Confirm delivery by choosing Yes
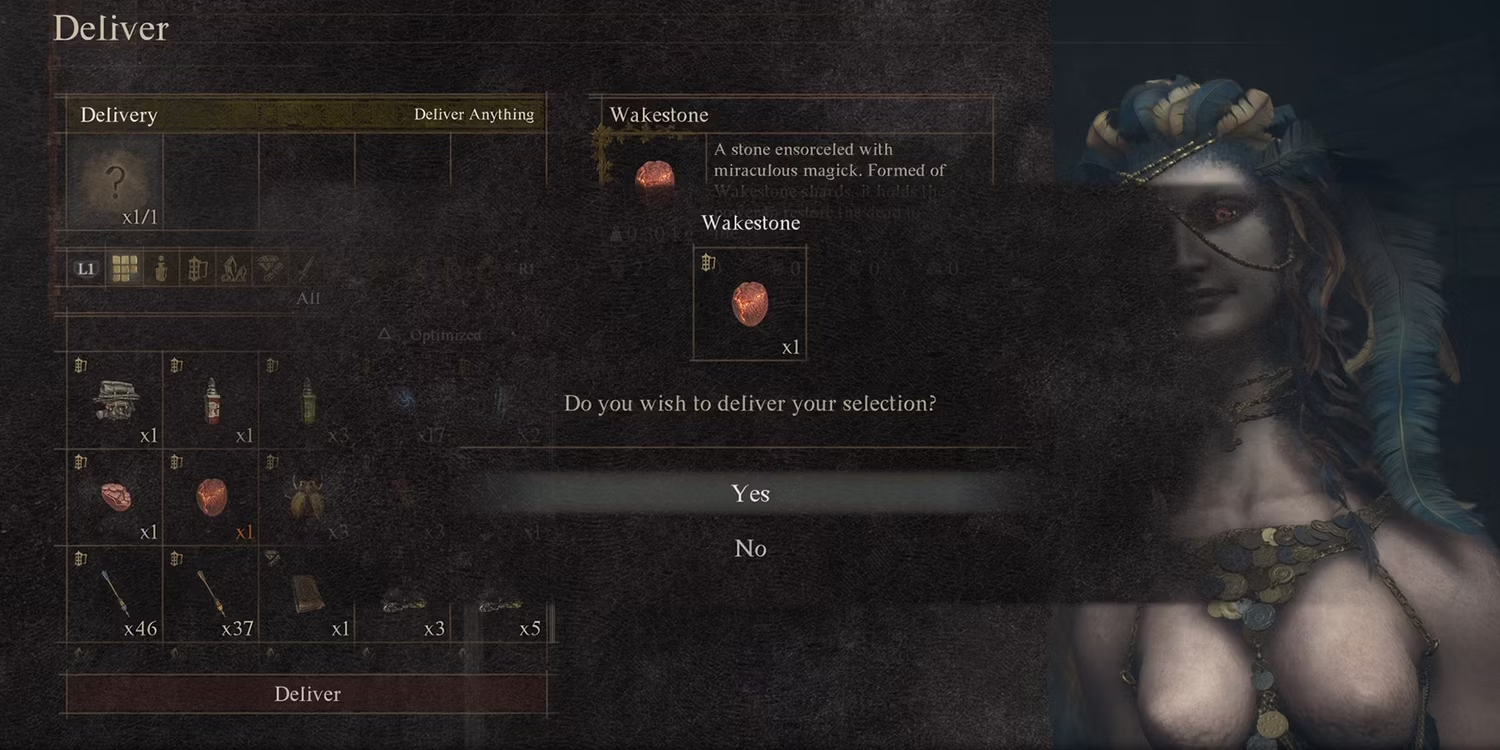The width and height of the screenshot is (1500, 750). click(x=750, y=493)
